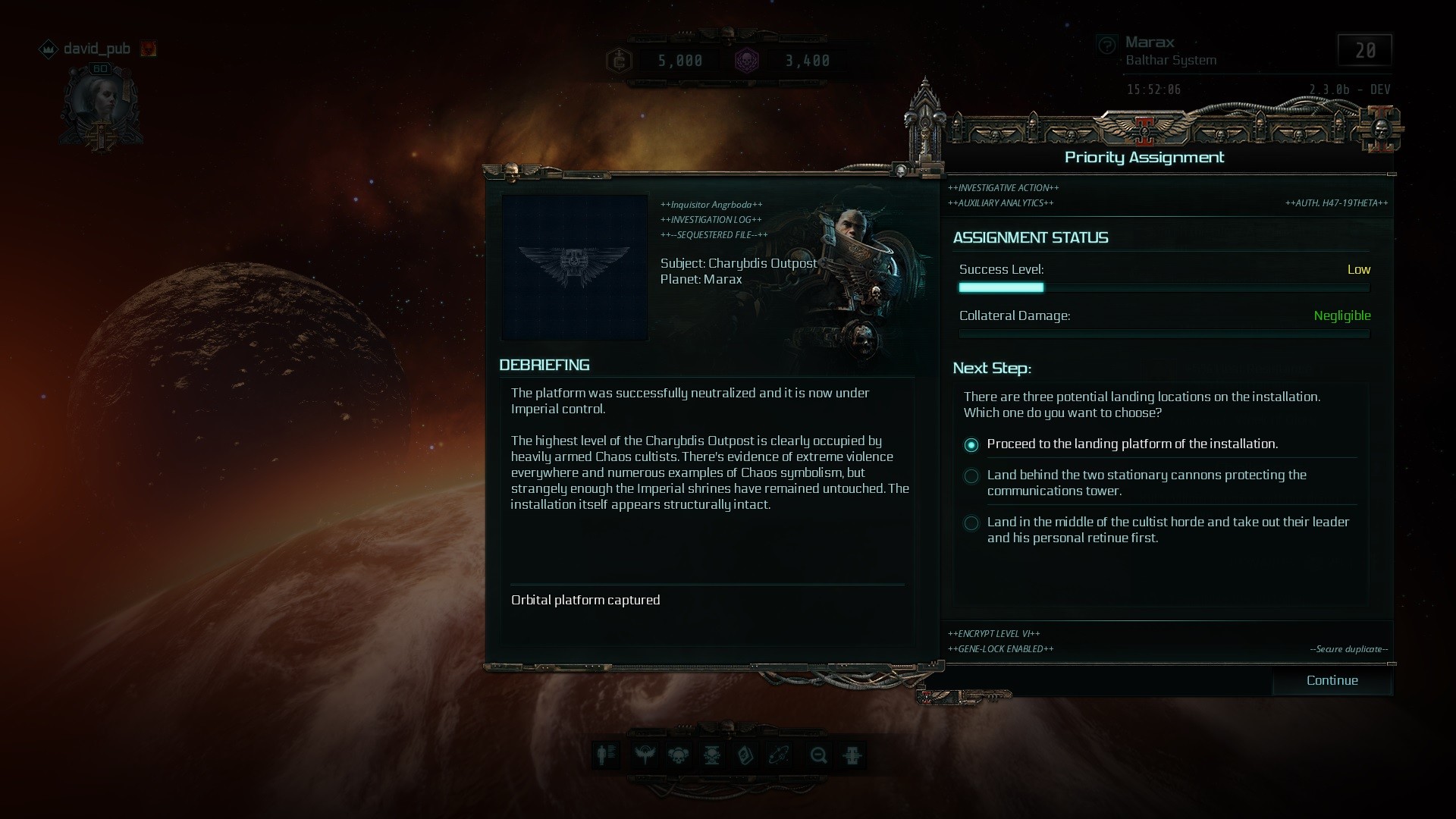This screenshot has height=819, width=1456.
Task: Open the skull book toolbar icon
Action: tap(745, 755)
